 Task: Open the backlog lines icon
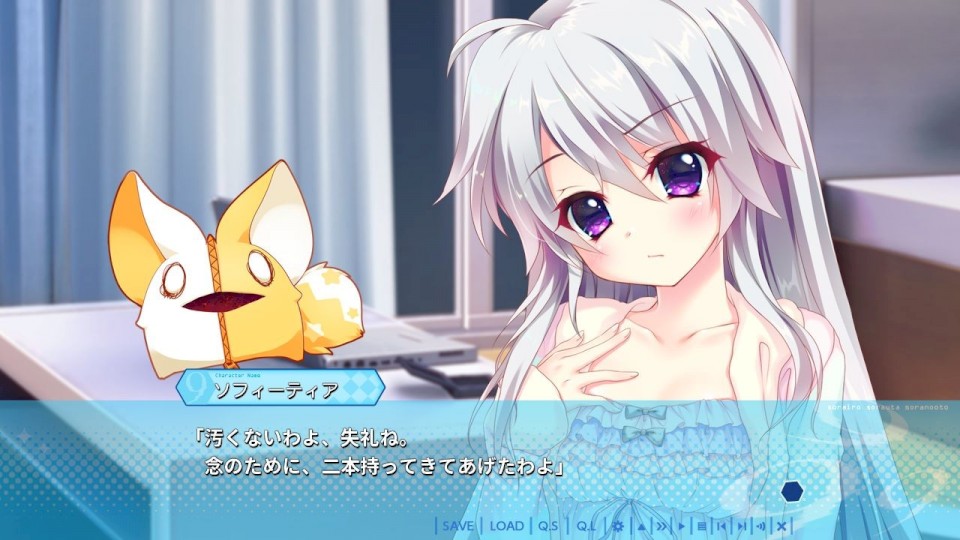(x=702, y=526)
